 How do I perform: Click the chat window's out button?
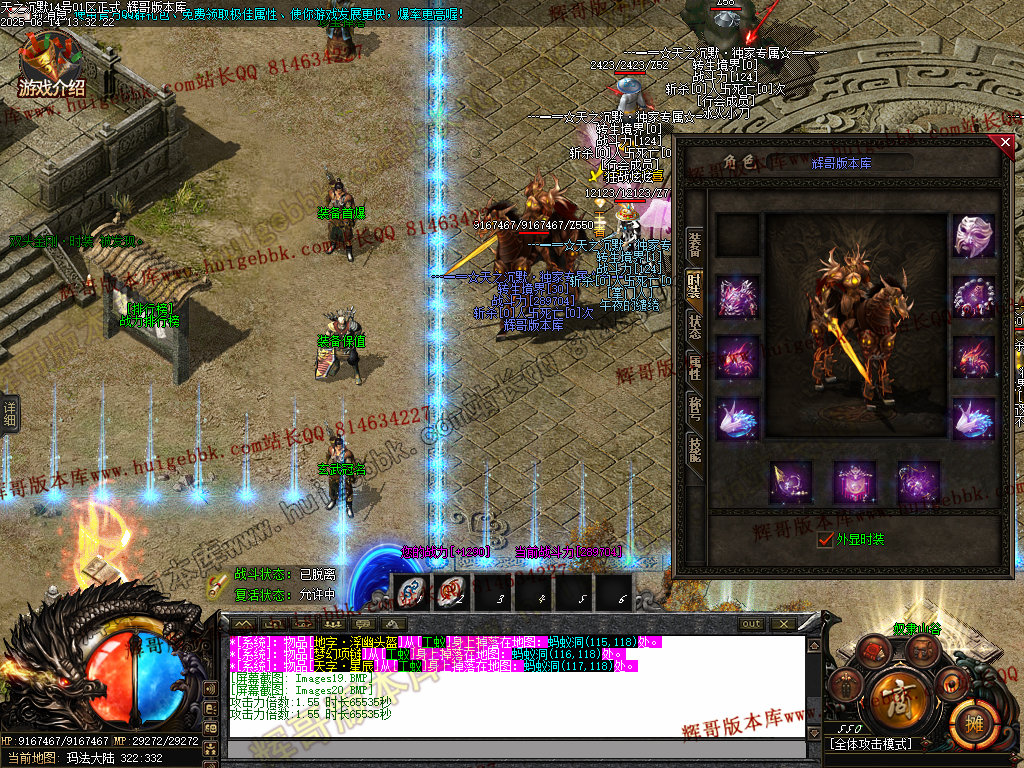(750, 624)
